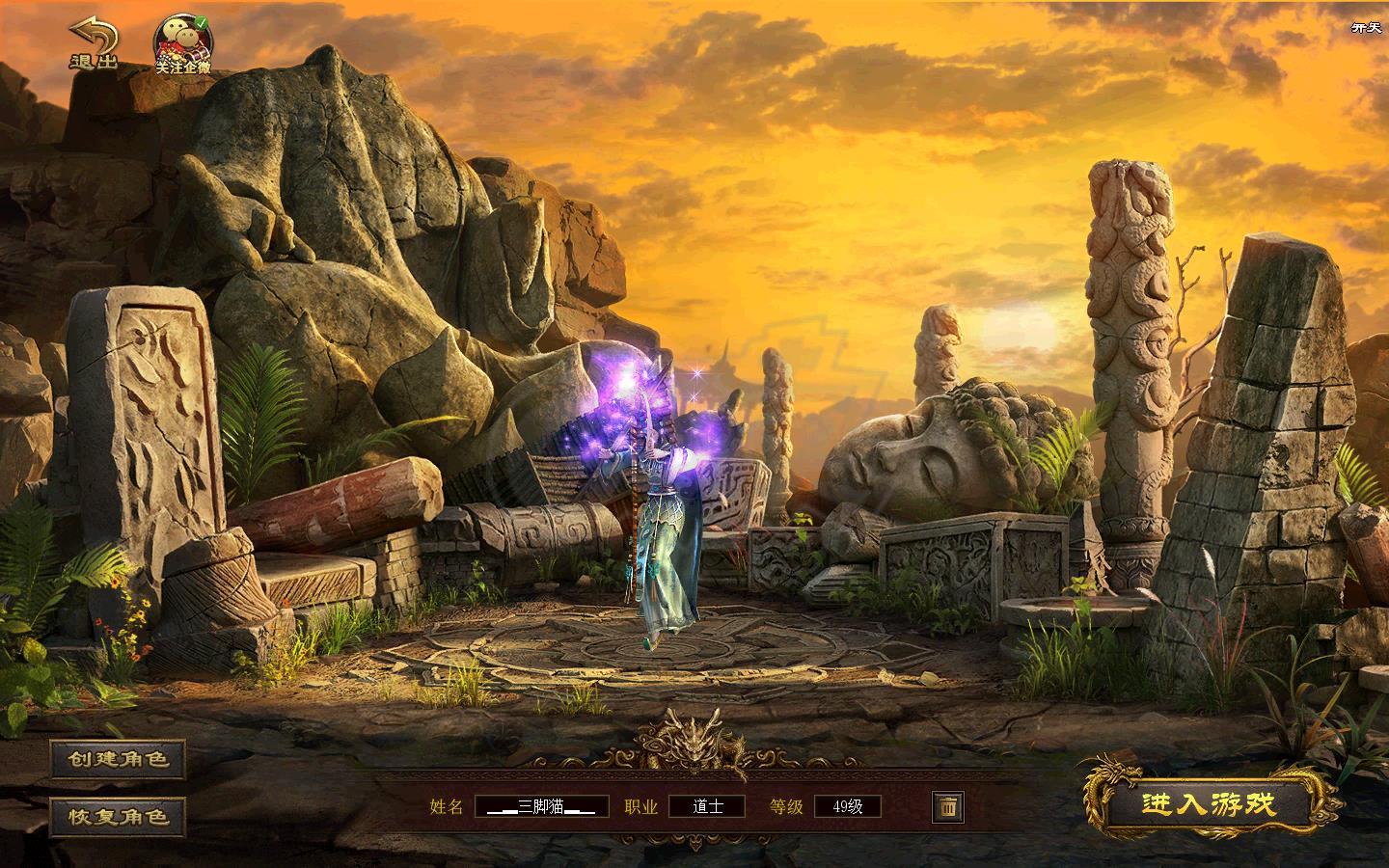Choose 创建角色 to create a character

pos(118,760)
